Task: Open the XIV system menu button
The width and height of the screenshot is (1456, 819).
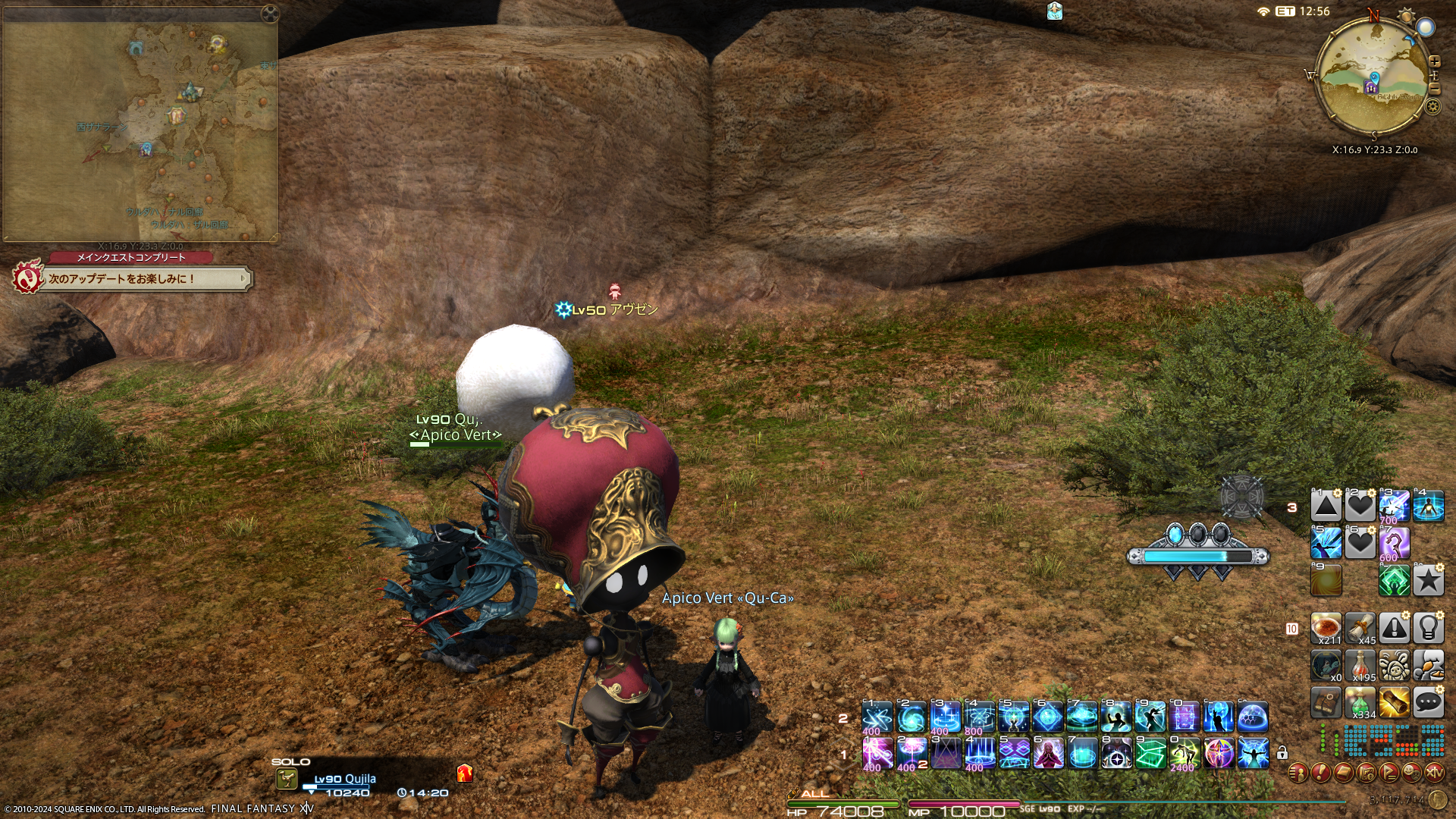Action: (x=1434, y=773)
